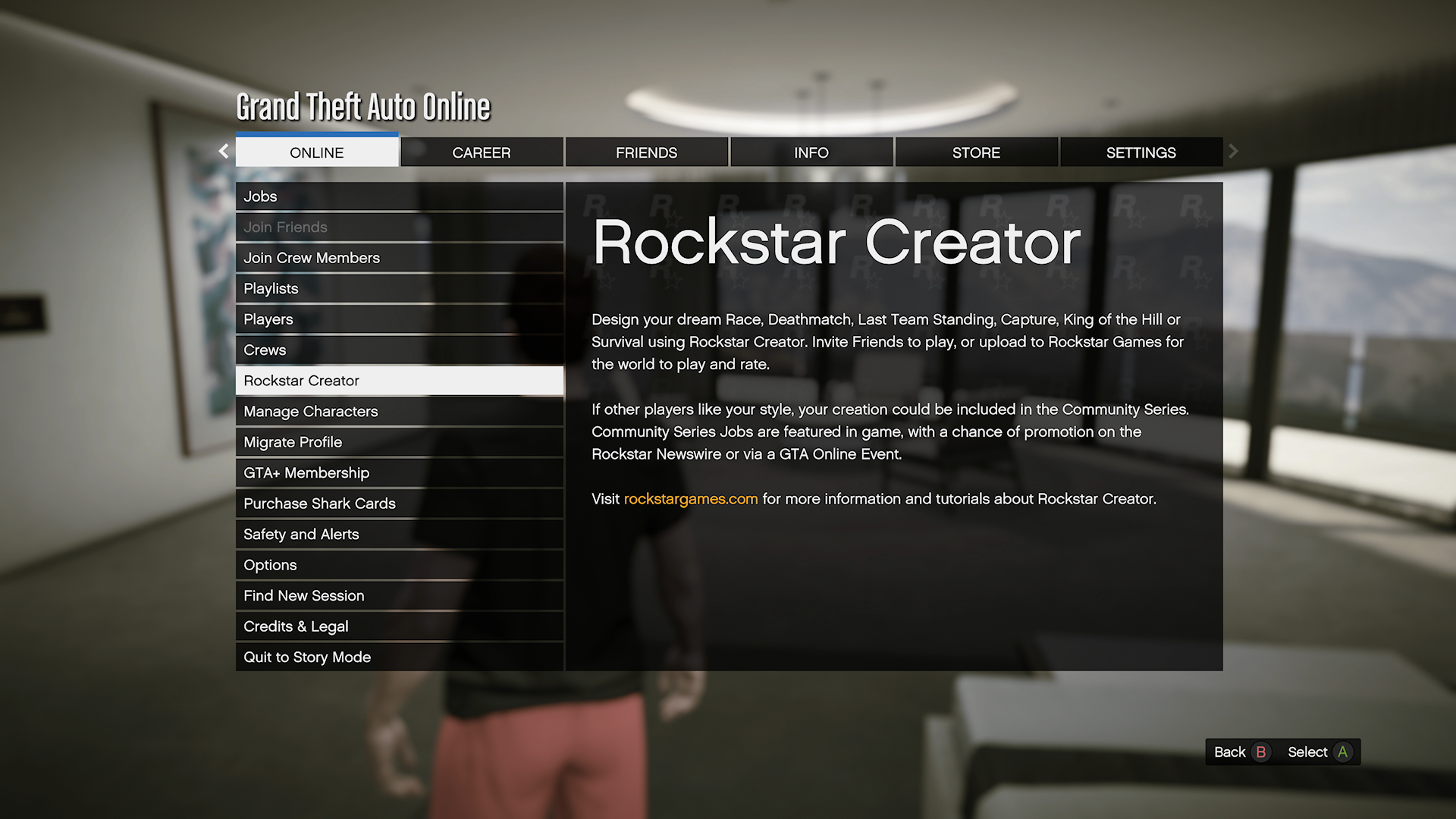The image size is (1456, 819).
Task: Open Manage Characters
Action: click(x=399, y=412)
